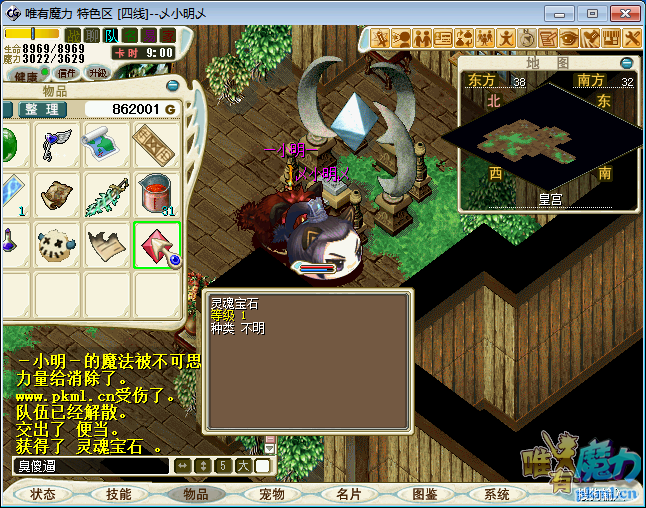
Task: Switch to the 状态 status tab
Action: coord(43,494)
